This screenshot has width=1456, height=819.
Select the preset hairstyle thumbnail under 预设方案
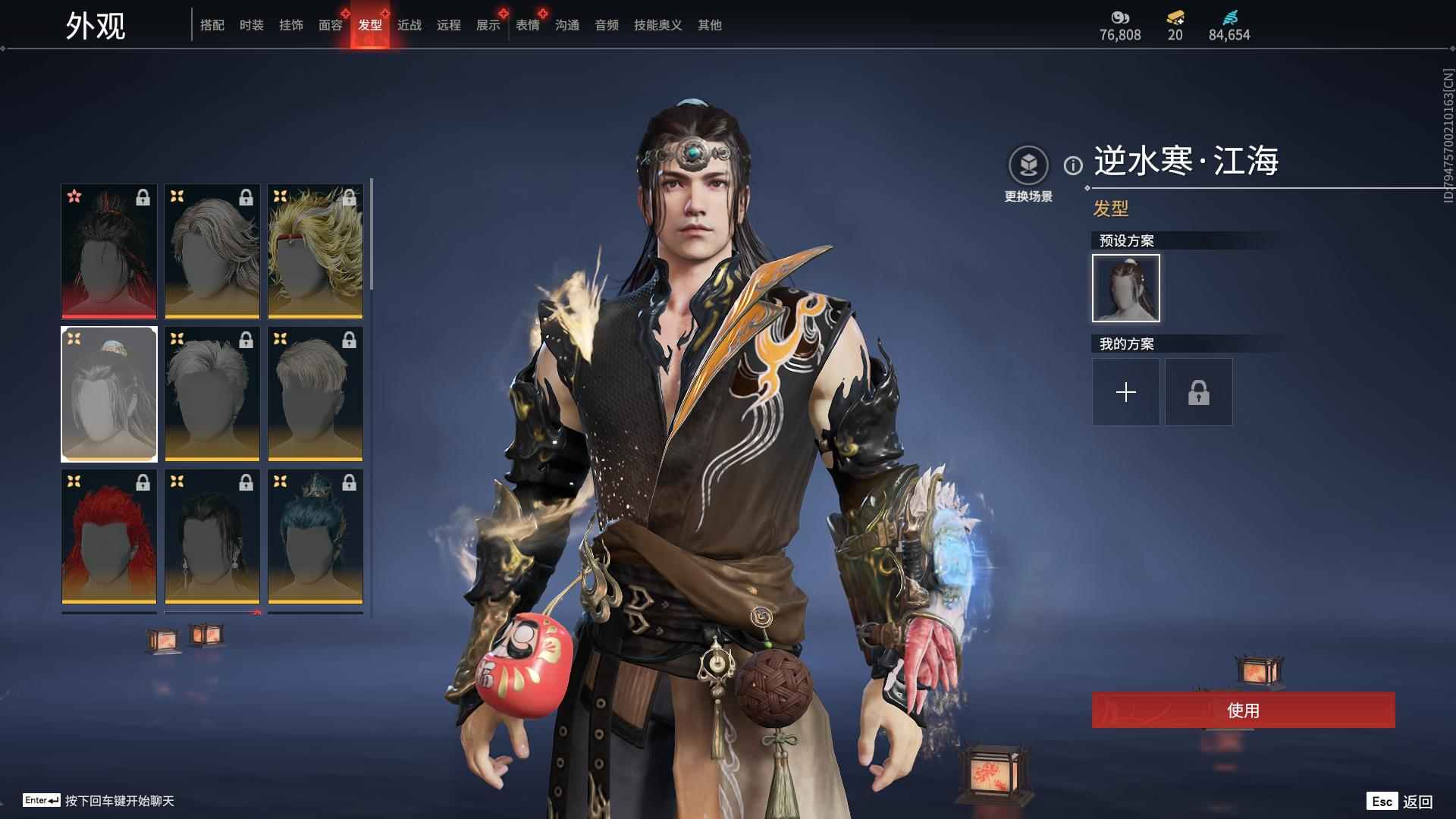click(1125, 288)
